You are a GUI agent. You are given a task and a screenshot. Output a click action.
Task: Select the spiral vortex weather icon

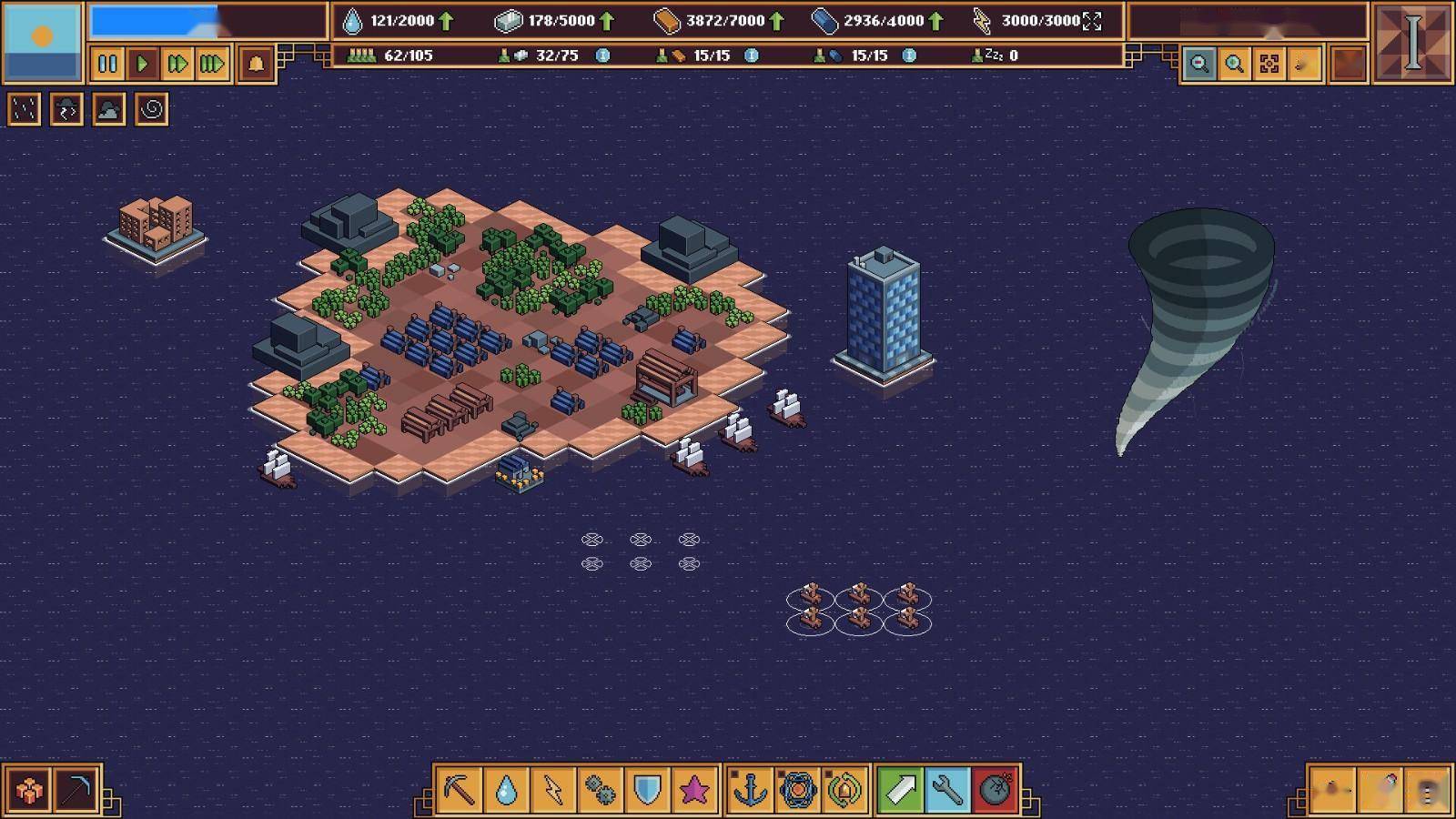click(x=152, y=110)
